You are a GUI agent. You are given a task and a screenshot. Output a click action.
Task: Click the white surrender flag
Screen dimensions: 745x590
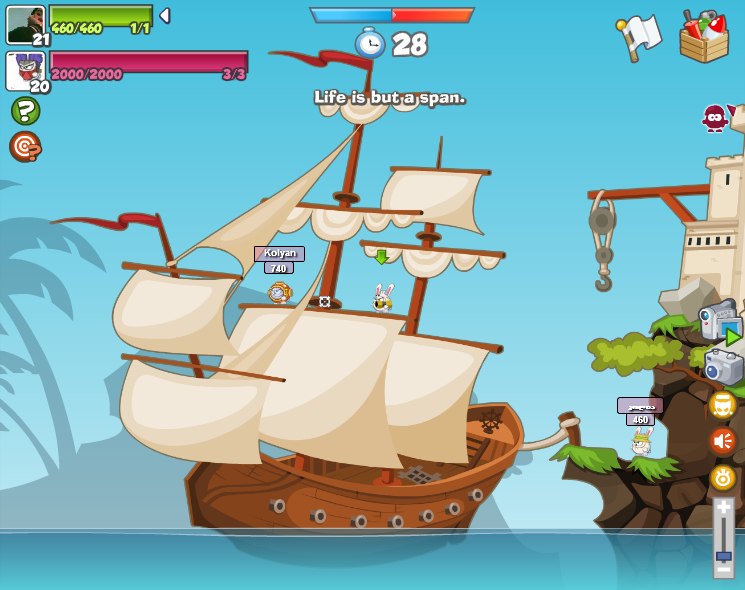click(640, 37)
